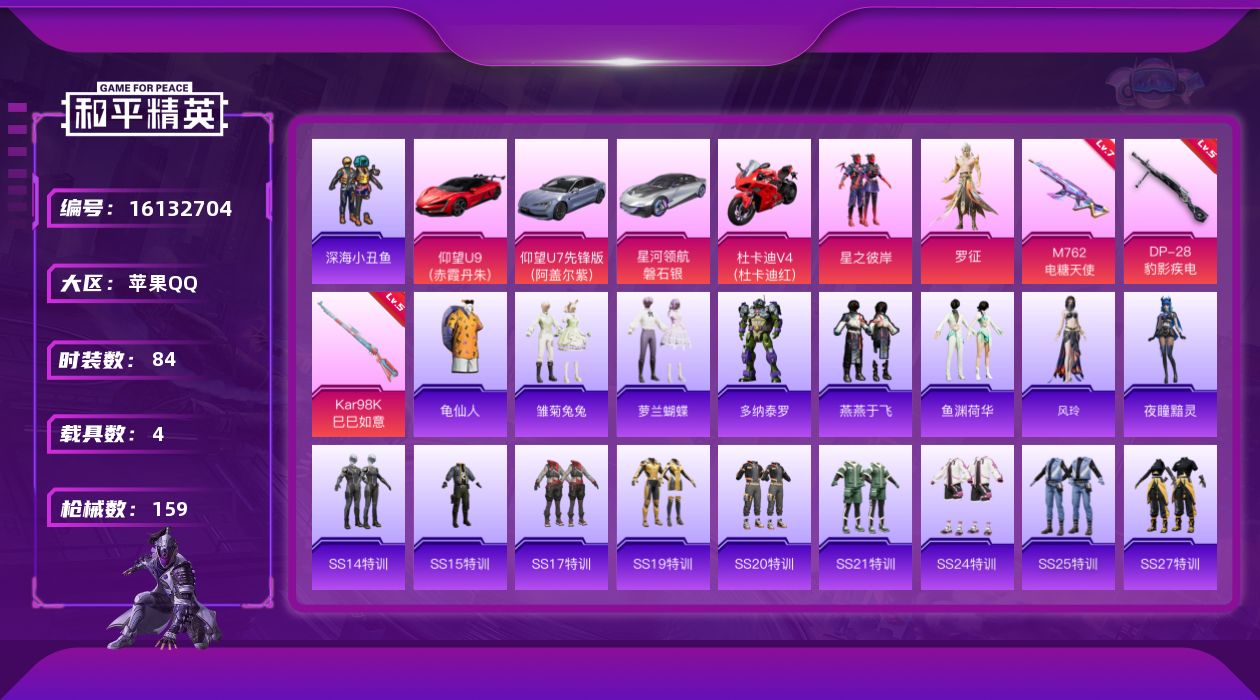Image resolution: width=1260 pixels, height=700 pixels.
Task: Choose the 龟仙人 backpack outfit tile
Action: pos(460,364)
